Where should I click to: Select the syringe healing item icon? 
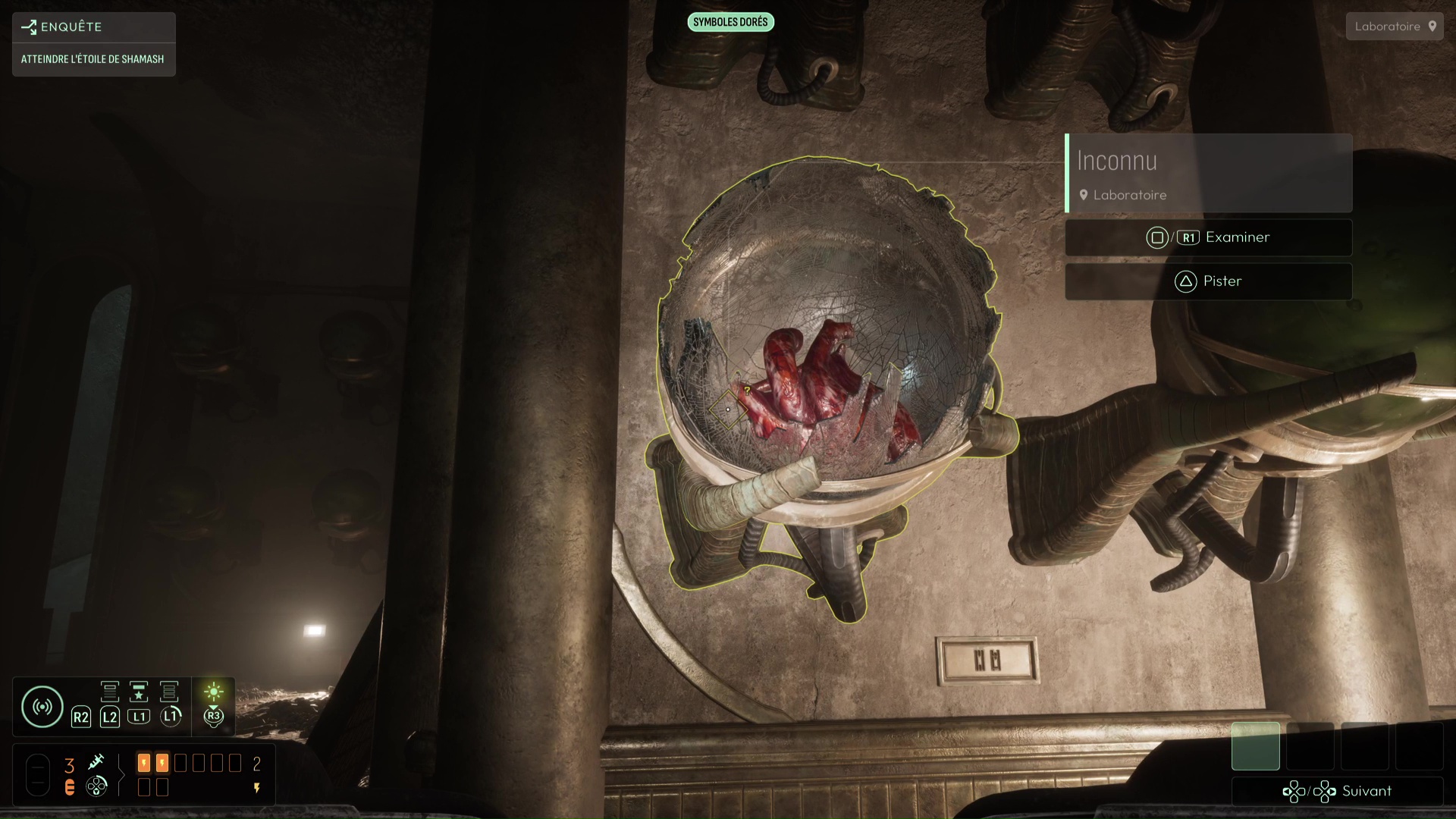96,761
